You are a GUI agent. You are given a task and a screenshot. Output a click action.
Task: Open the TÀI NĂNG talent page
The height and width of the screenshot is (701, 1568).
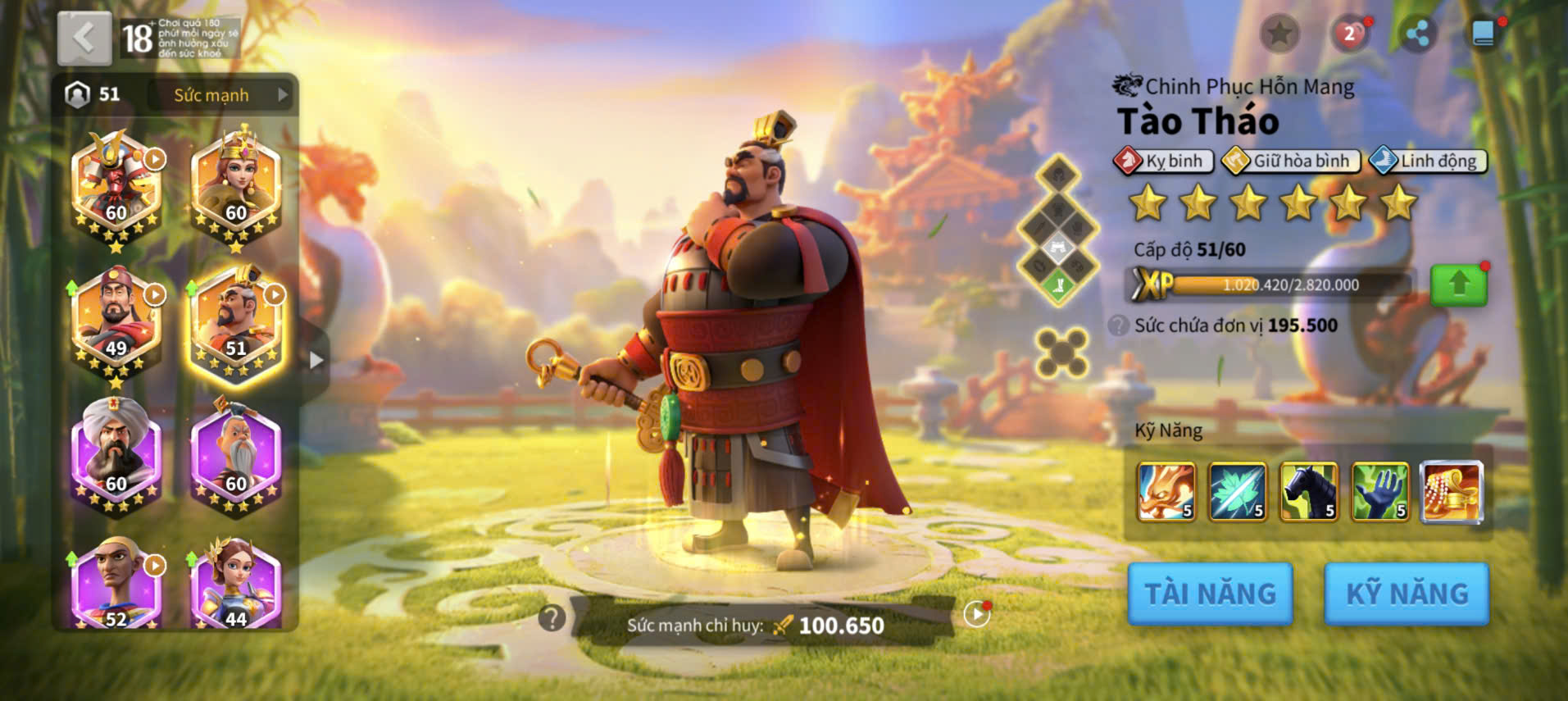click(1210, 594)
